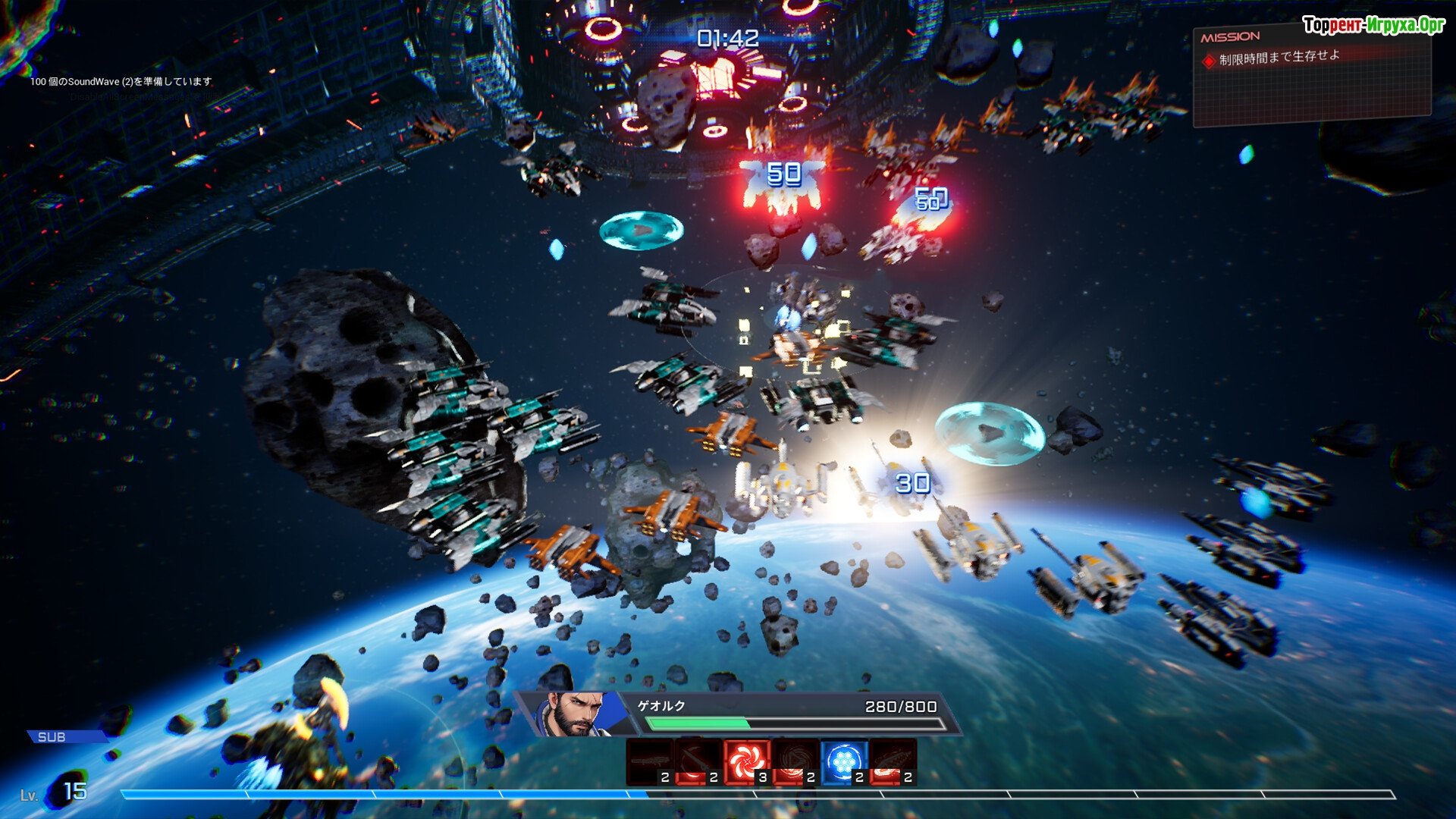Select the SUB weapon label
This screenshot has width=1456, height=819.
[52, 737]
